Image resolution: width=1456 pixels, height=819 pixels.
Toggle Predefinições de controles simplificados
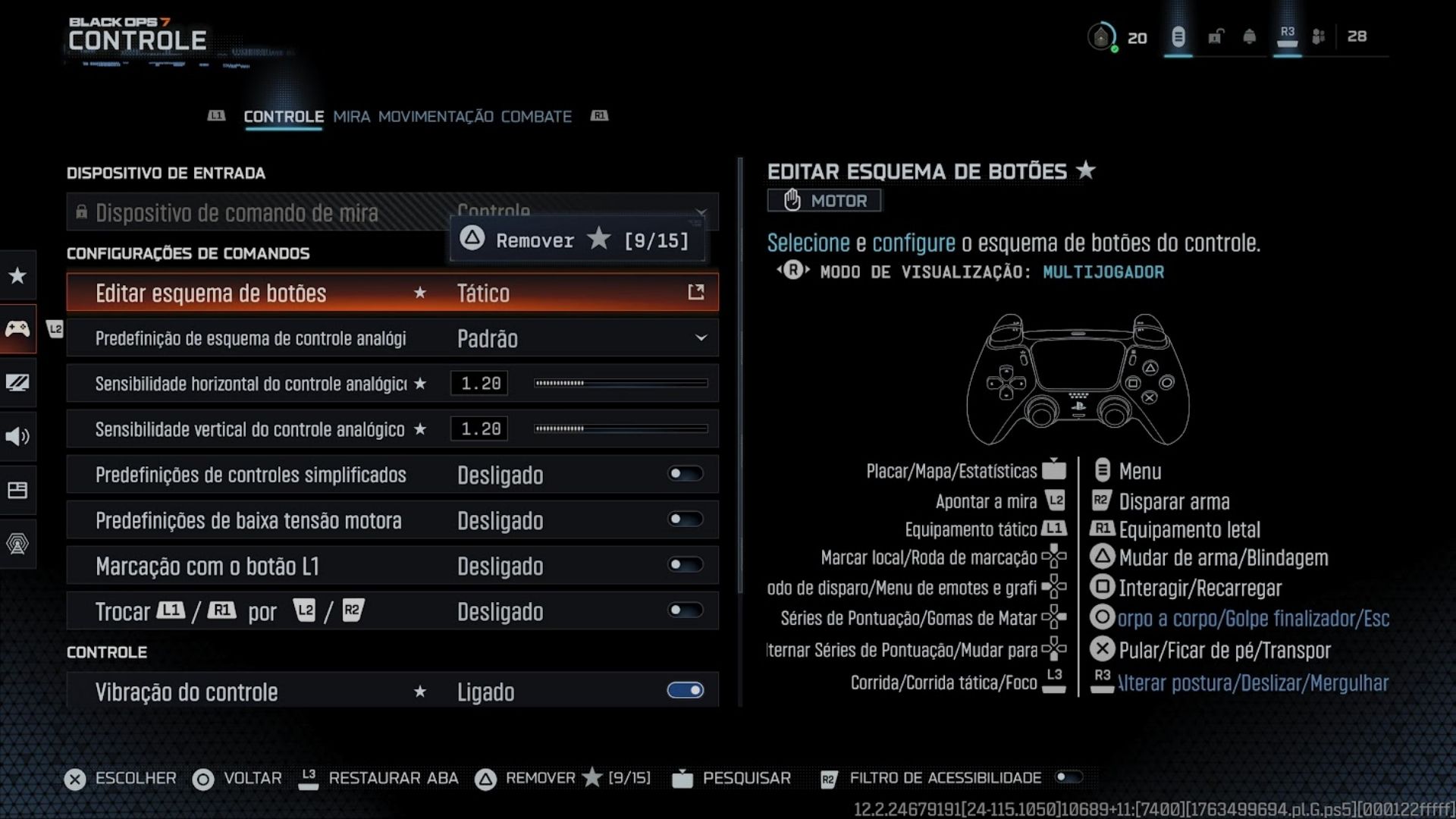(685, 475)
